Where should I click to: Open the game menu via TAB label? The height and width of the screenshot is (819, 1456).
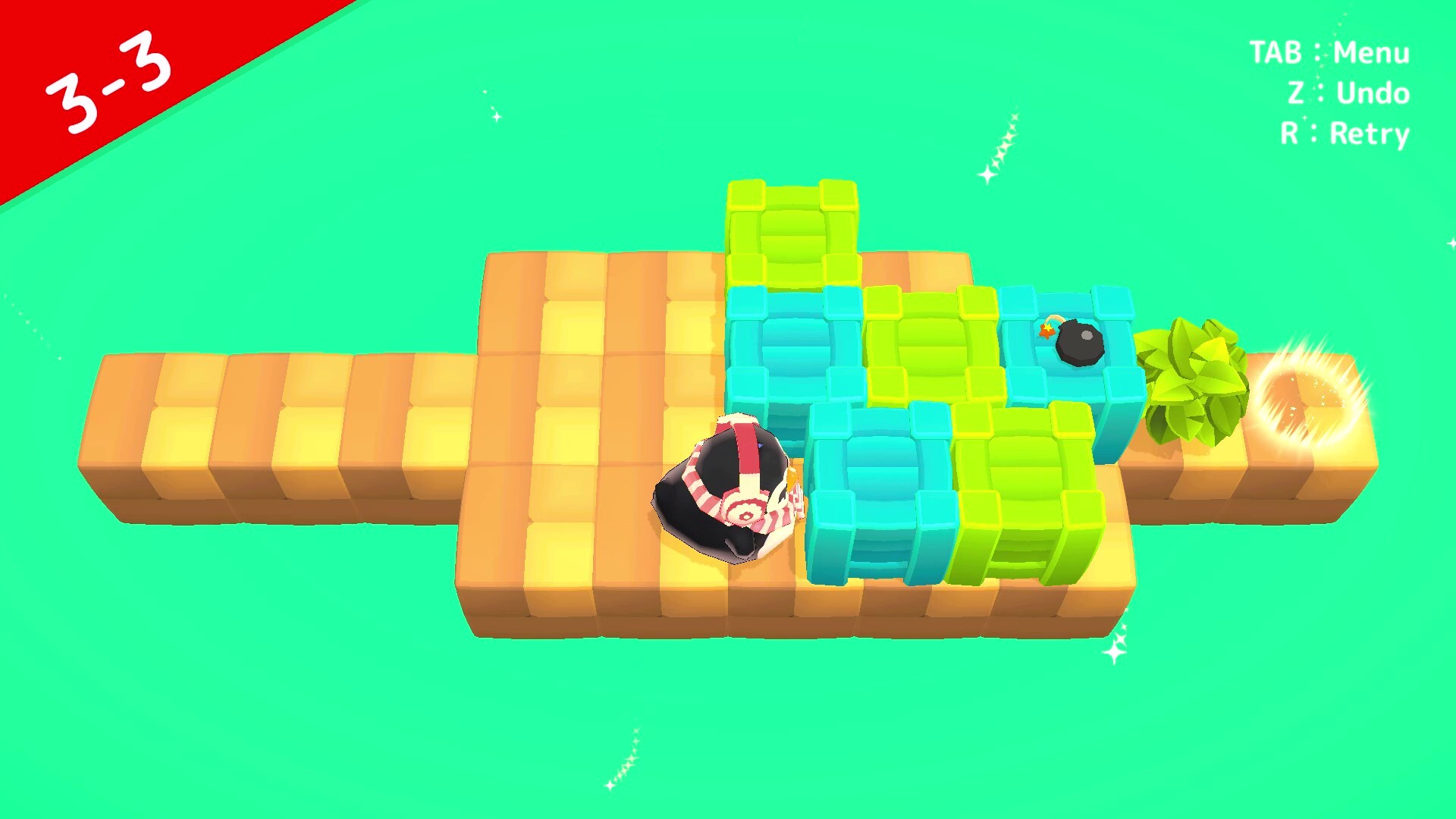click(1327, 53)
